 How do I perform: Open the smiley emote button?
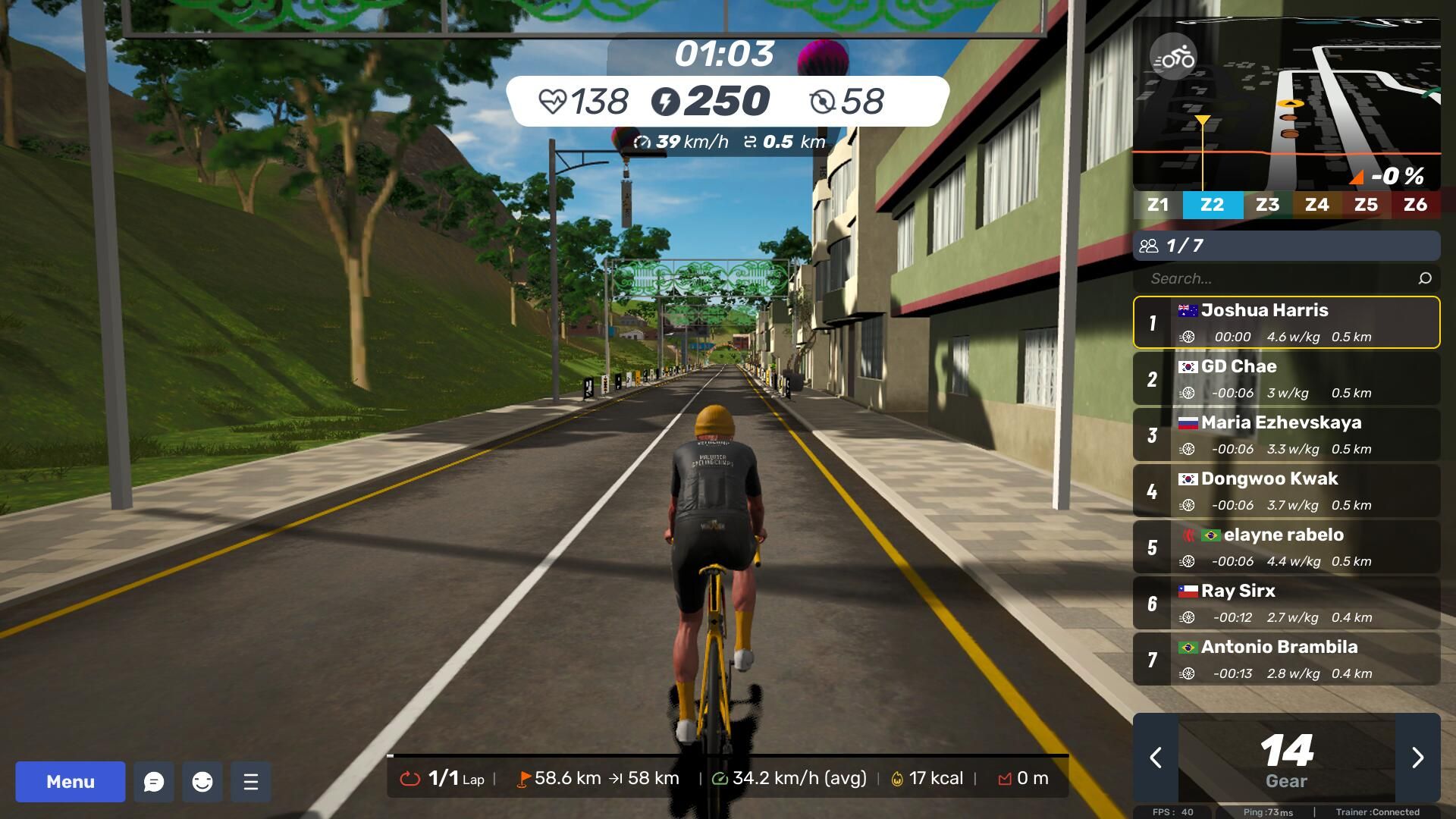coord(202,782)
